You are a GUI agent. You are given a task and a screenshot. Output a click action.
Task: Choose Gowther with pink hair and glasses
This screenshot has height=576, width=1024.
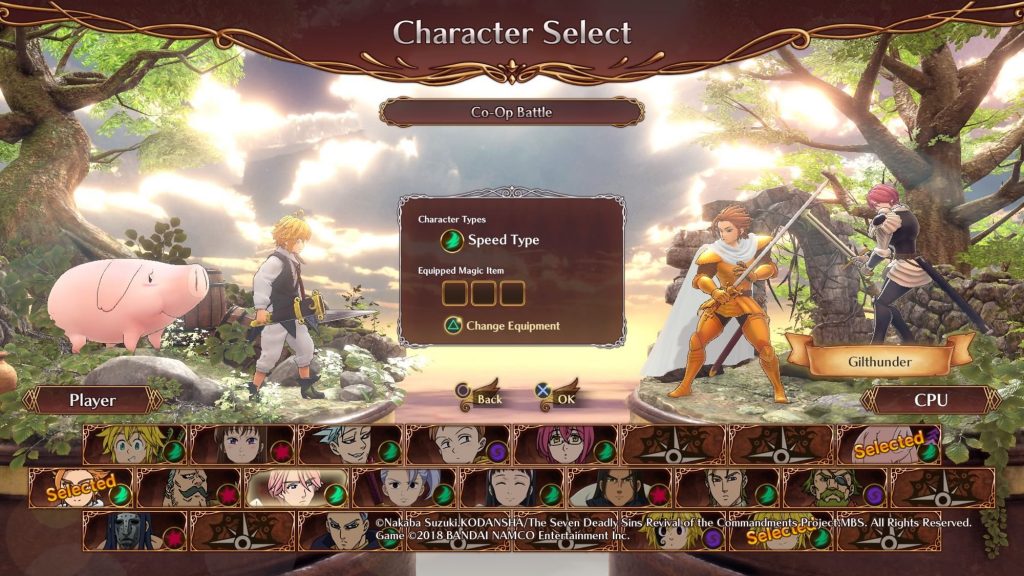point(567,445)
